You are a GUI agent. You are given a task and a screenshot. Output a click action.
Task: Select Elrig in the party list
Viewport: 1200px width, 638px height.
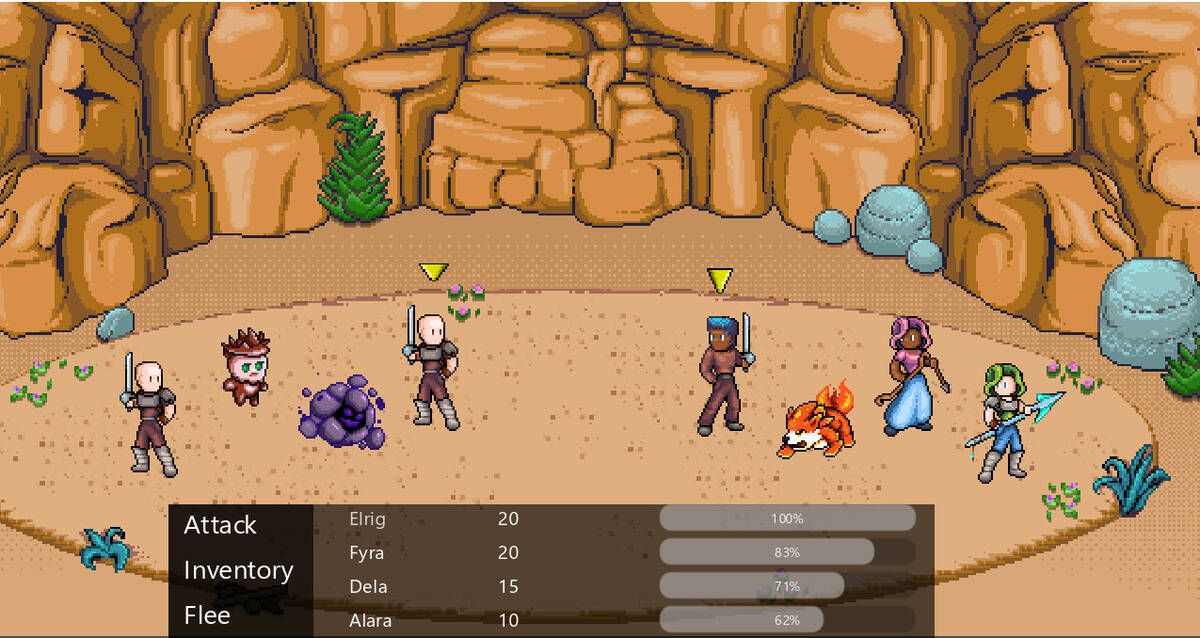[x=367, y=519]
